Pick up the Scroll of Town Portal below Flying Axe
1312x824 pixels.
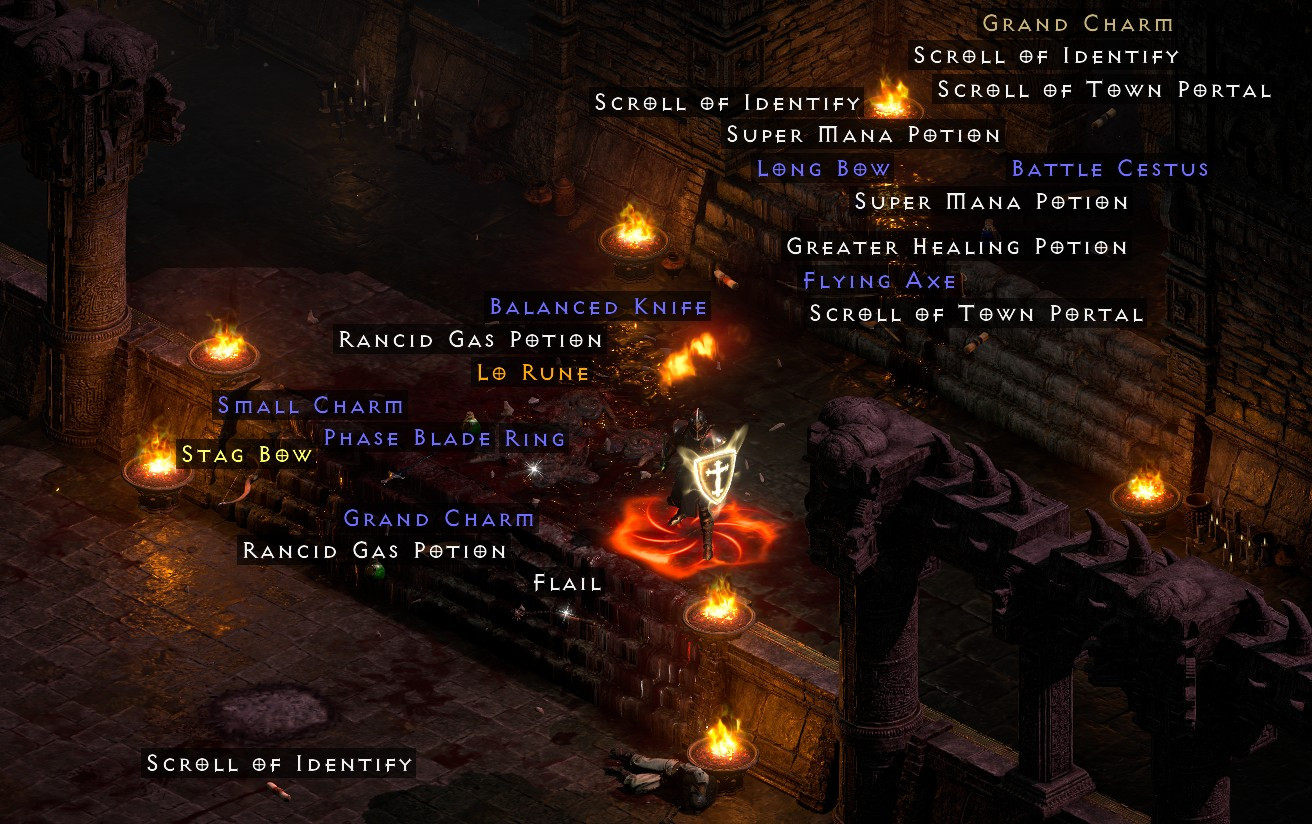tap(976, 313)
